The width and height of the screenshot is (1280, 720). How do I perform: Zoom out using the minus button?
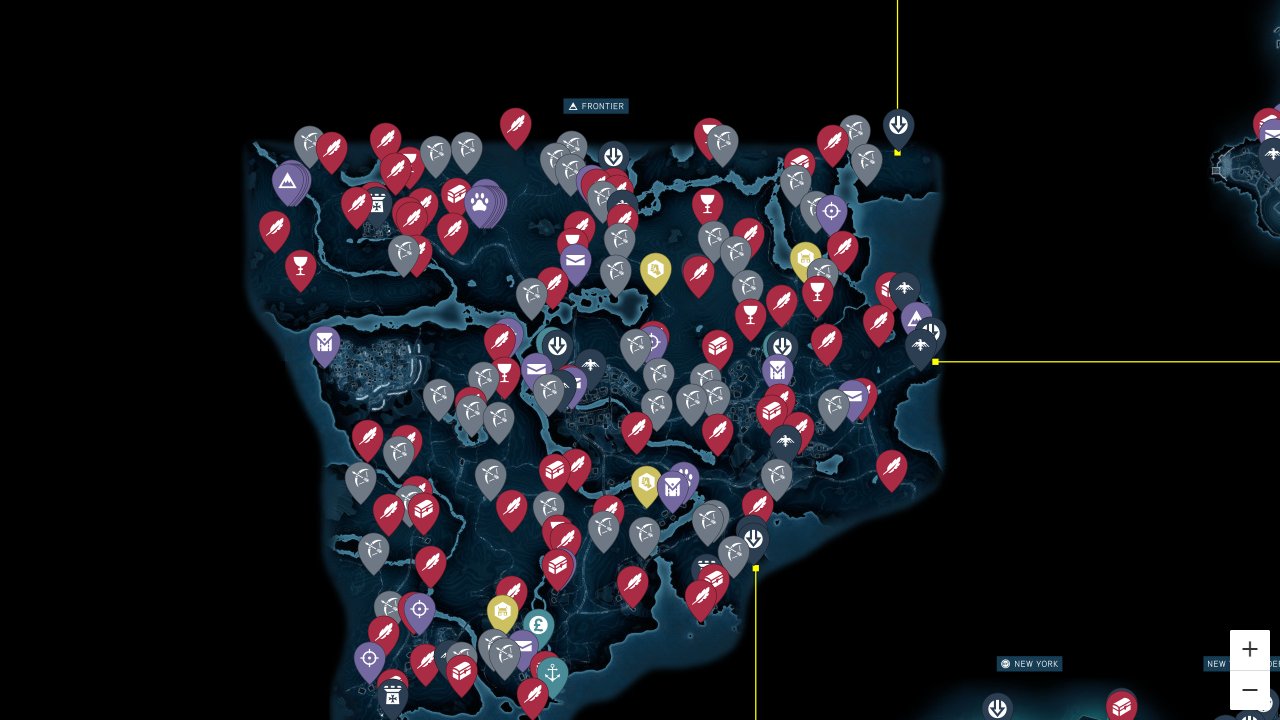pos(1250,690)
